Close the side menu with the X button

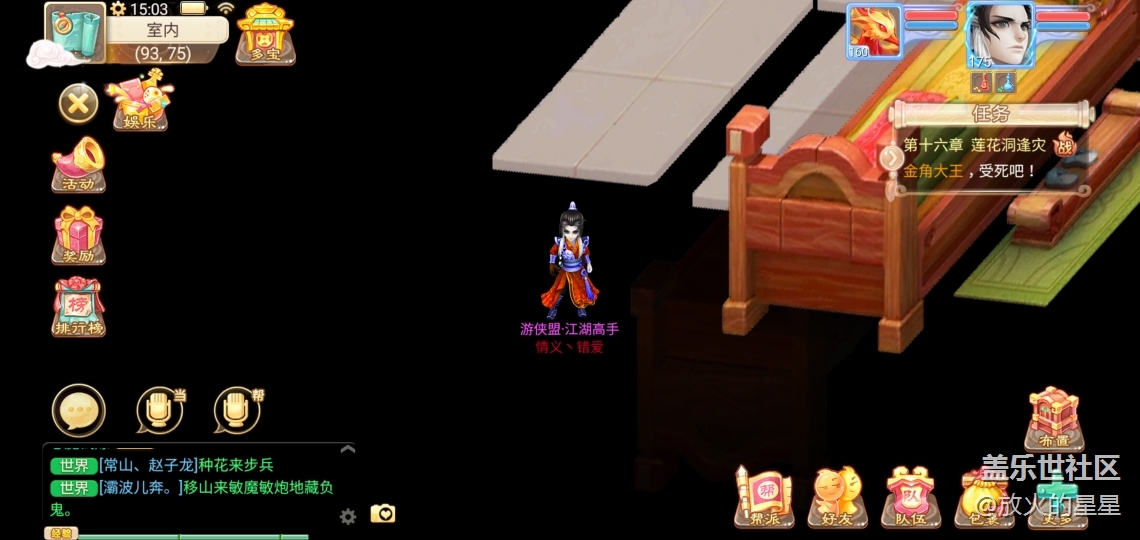[78, 103]
